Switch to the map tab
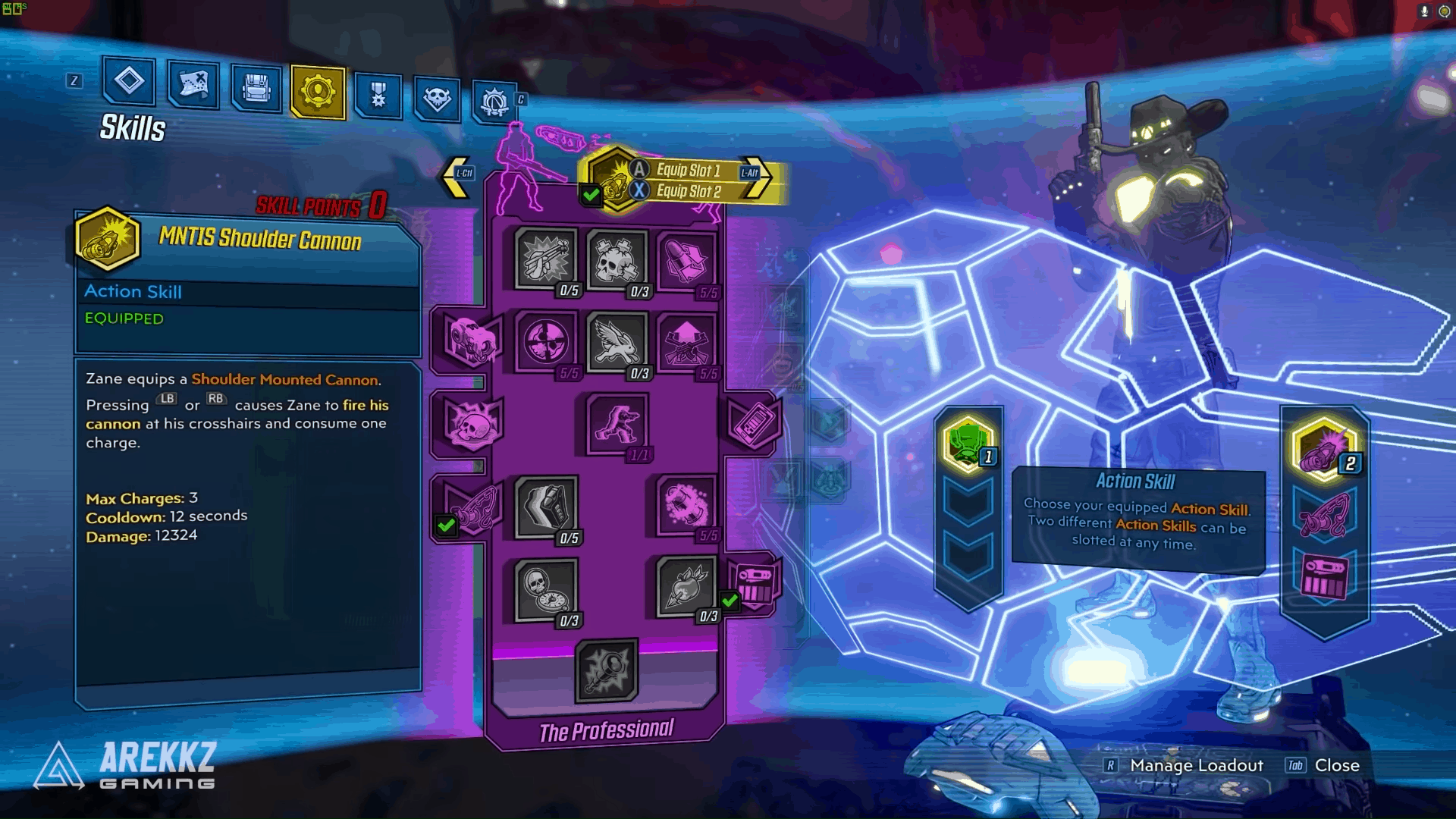Screen dimensions: 1456x819 [193, 86]
